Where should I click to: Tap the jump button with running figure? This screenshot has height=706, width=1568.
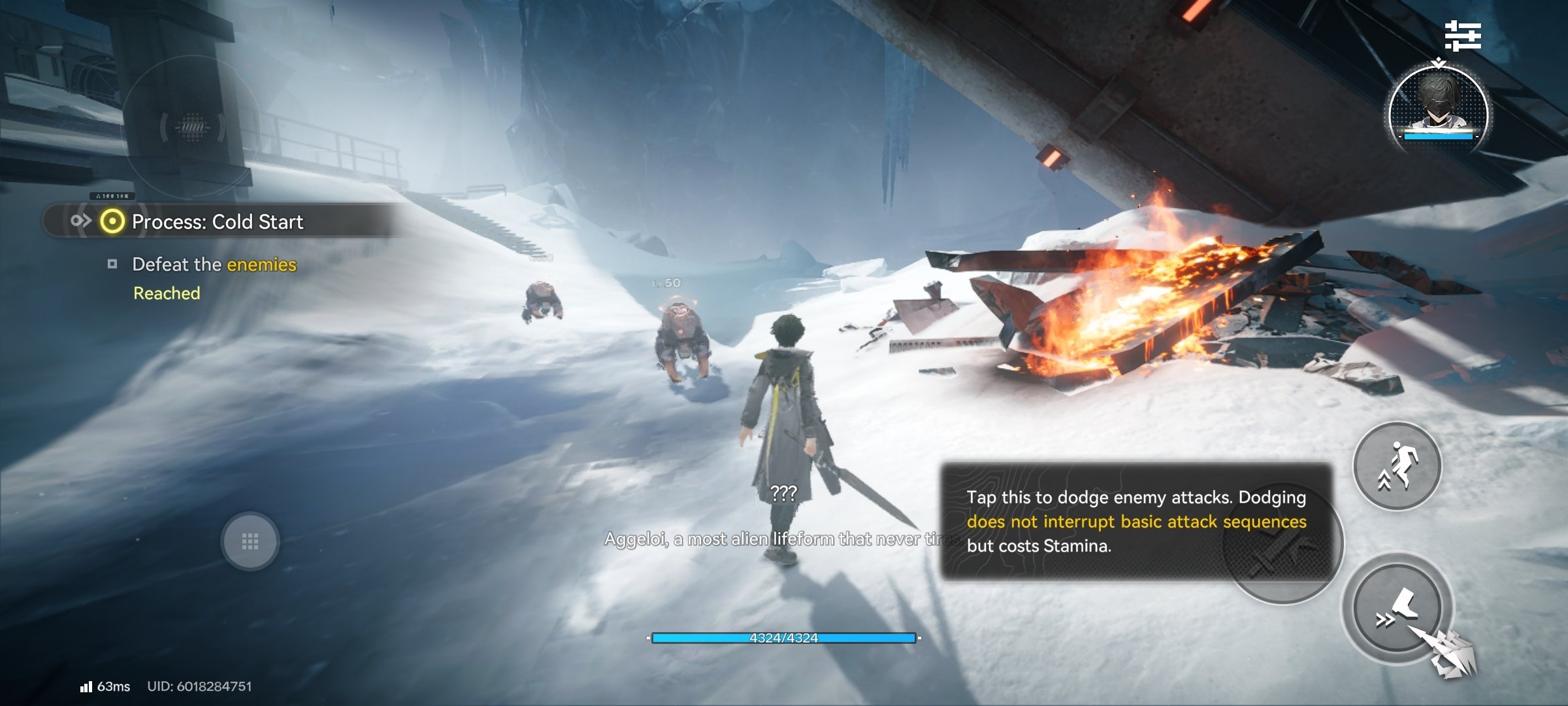click(1397, 466)
